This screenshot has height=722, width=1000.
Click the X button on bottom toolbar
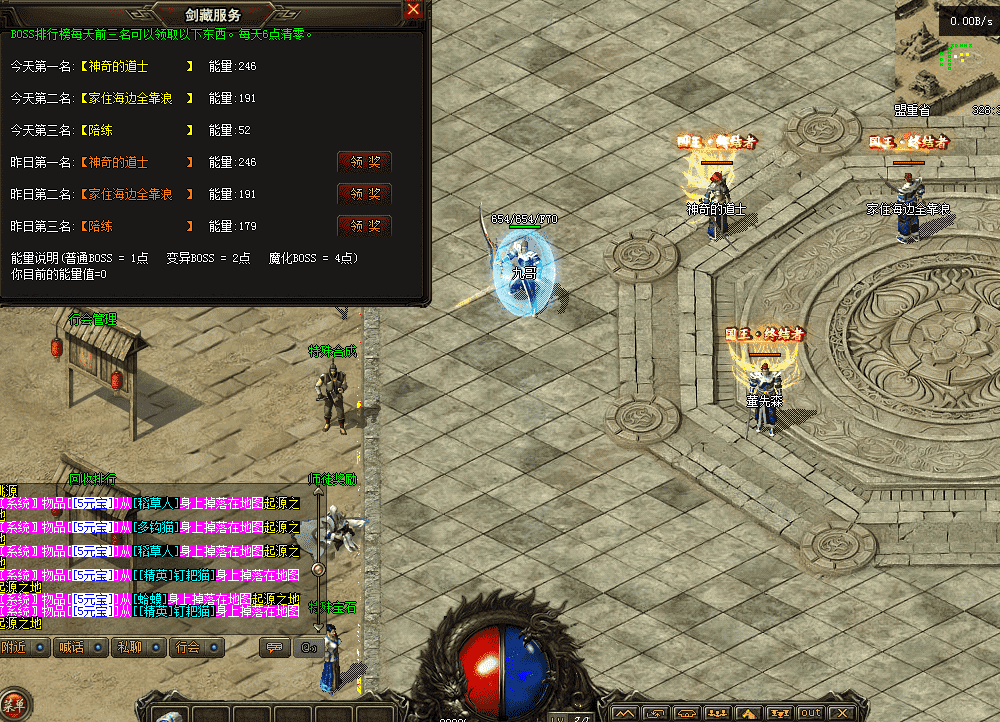click(843, 713)
